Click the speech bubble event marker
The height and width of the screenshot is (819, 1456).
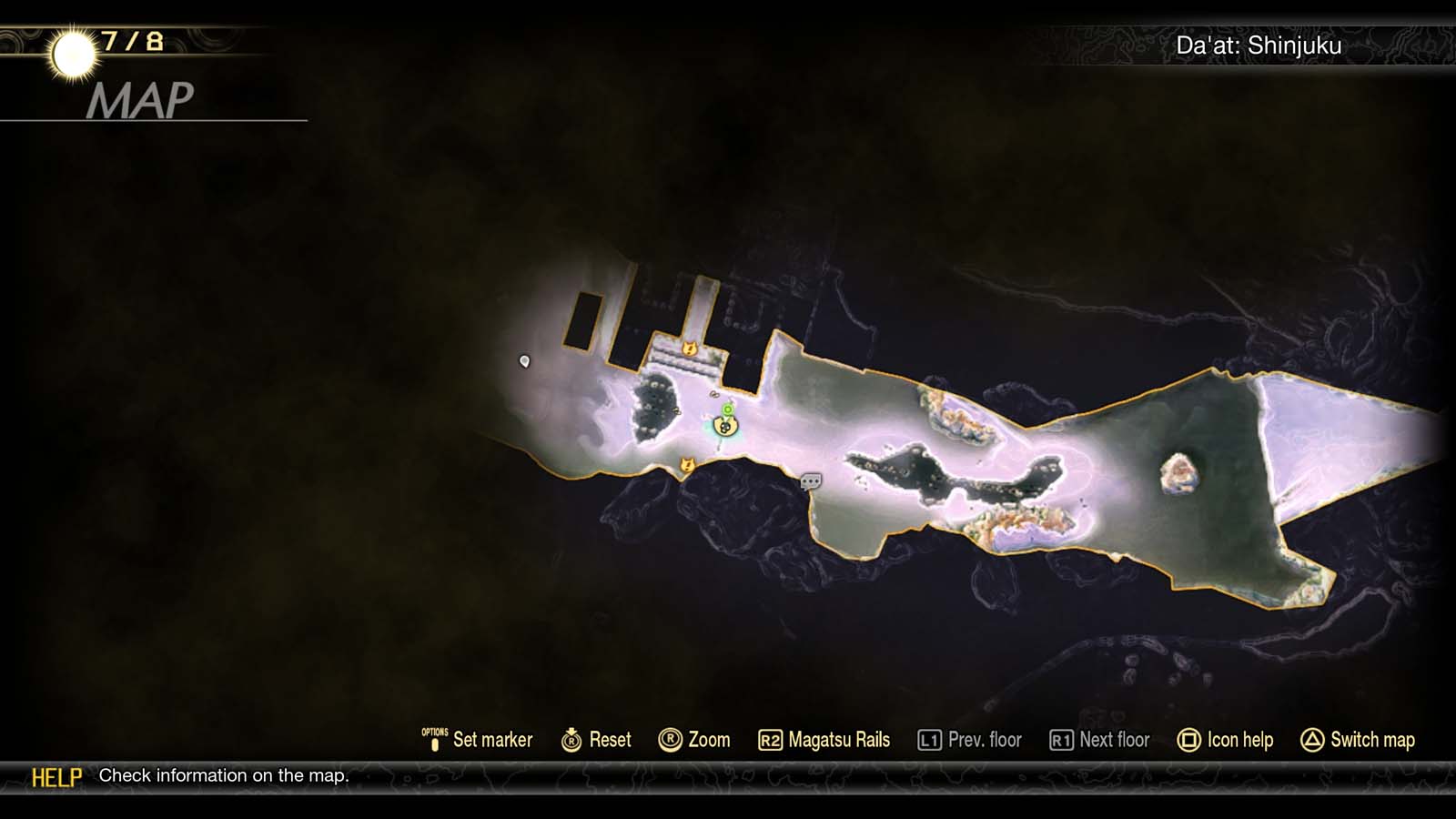[809, 480]
